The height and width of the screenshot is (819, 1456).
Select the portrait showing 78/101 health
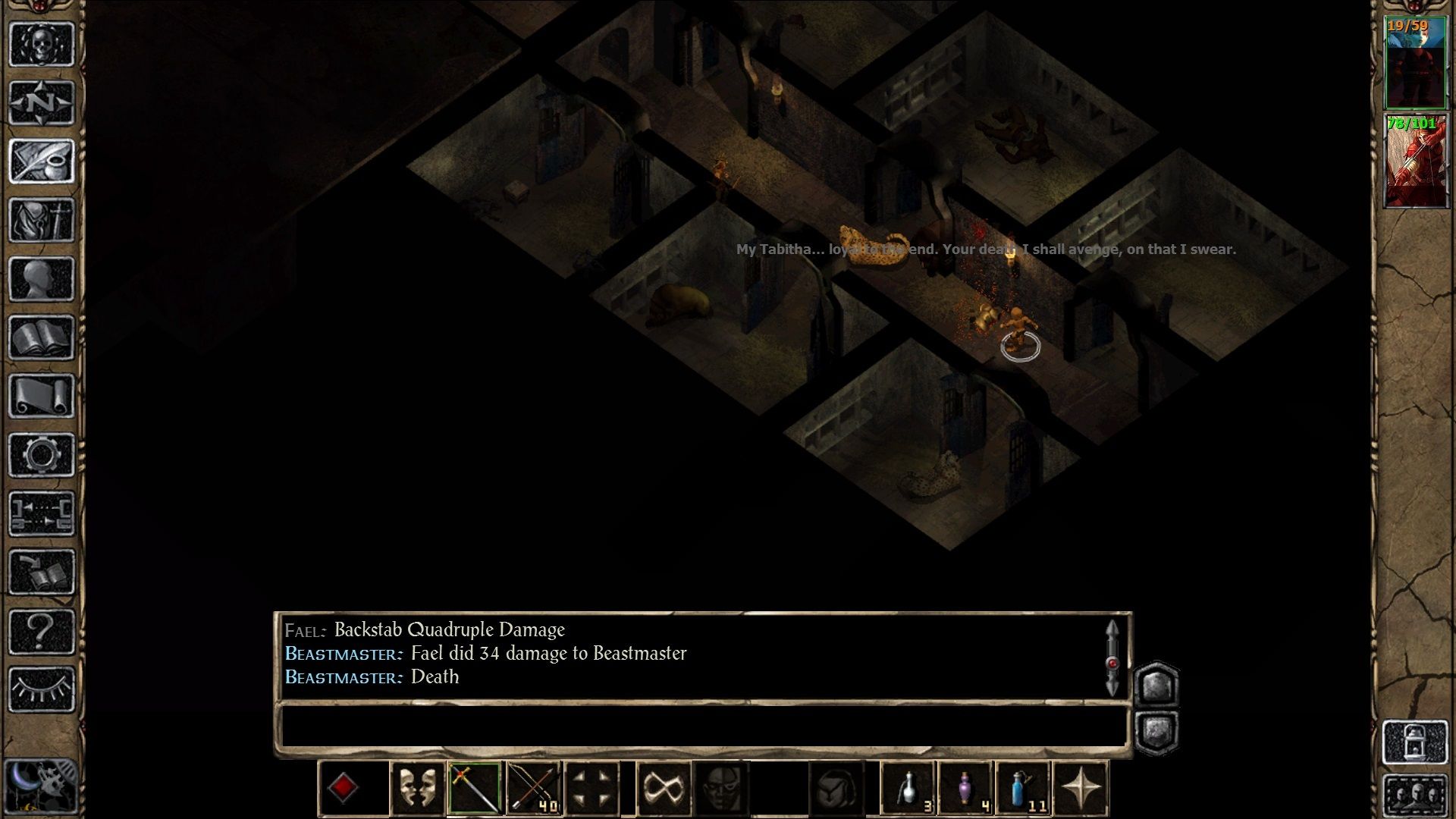tap(1417, 159)
